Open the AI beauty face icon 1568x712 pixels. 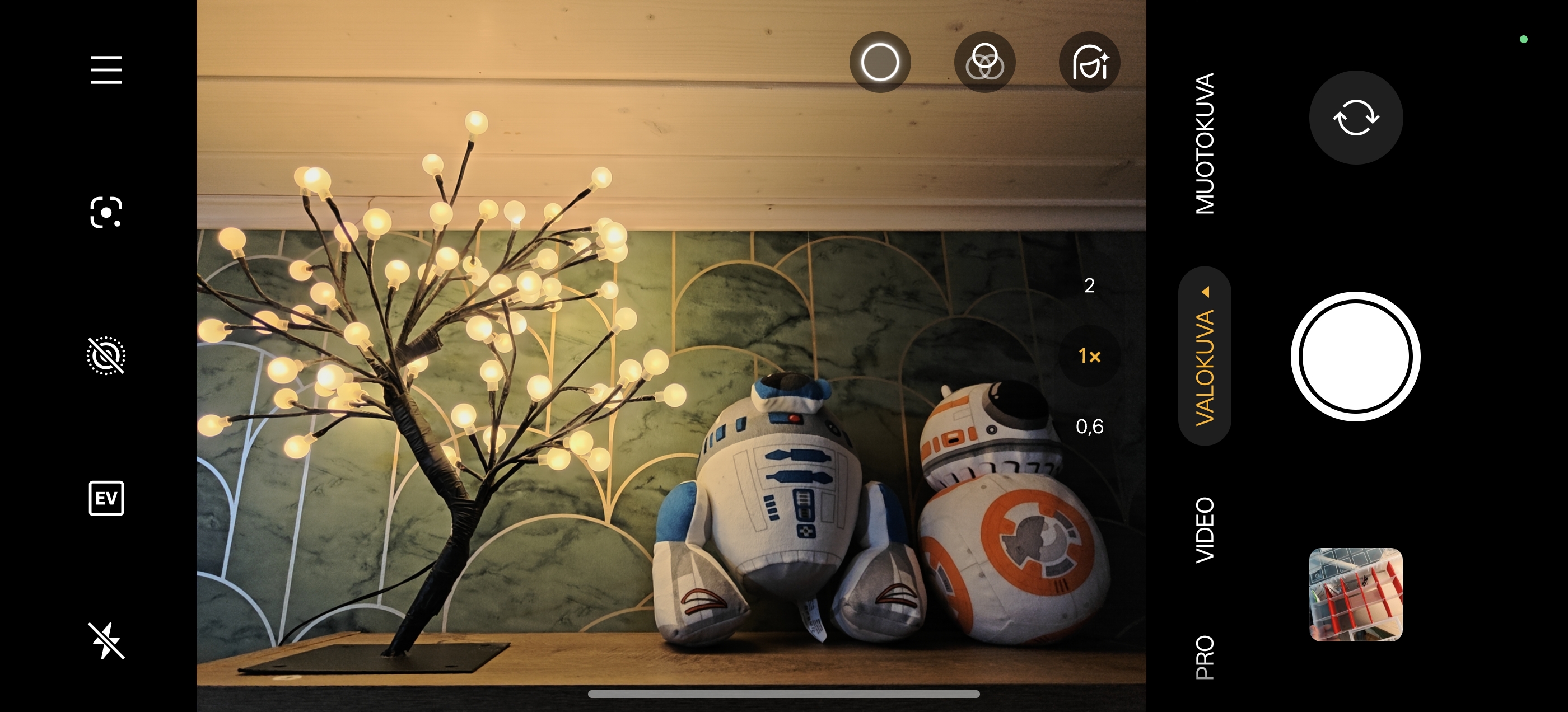[1089, 62]
